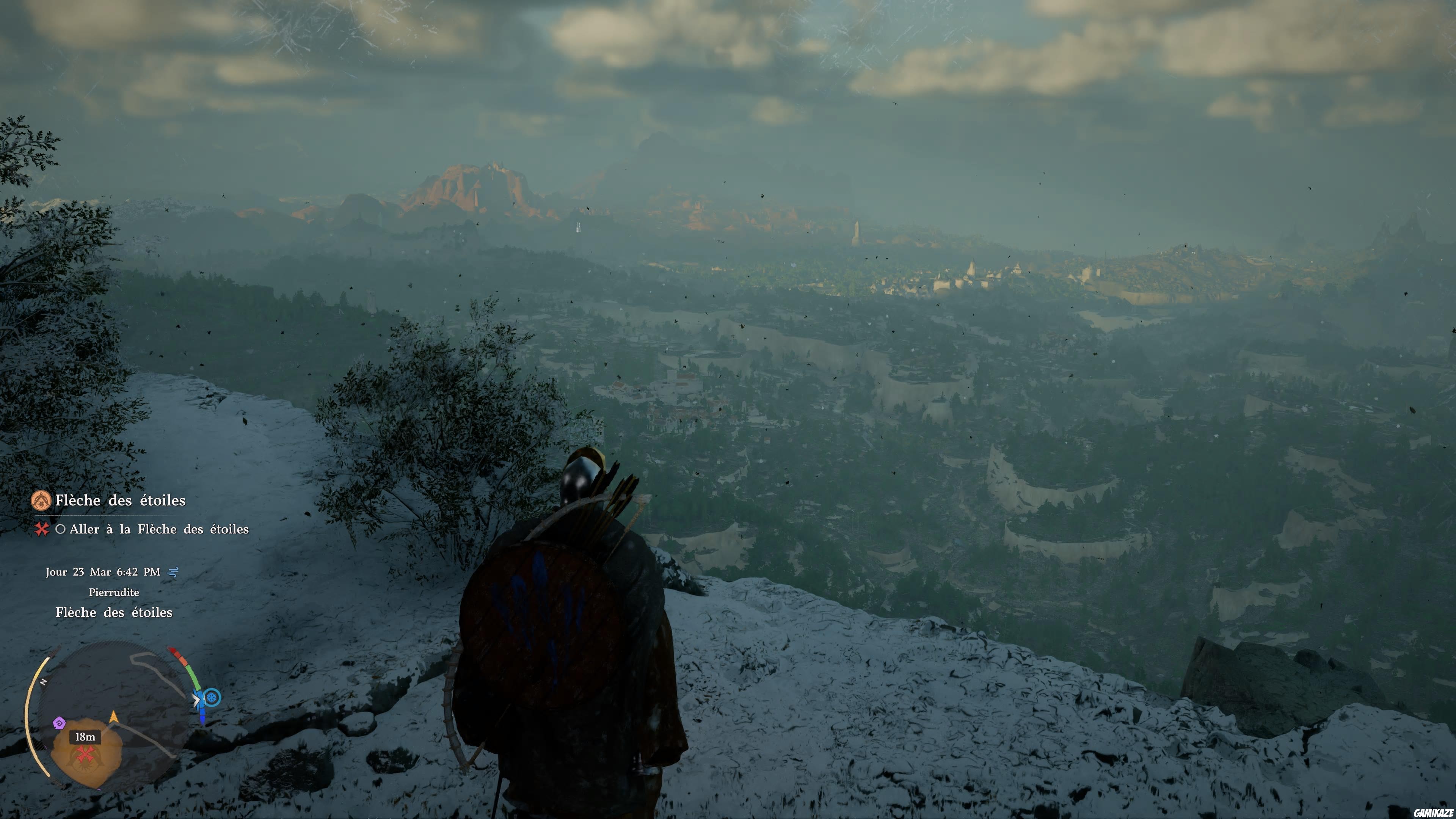Click the red crest objective marker inside the minimap
The image size is (1456, 819).
coord(85,753)
